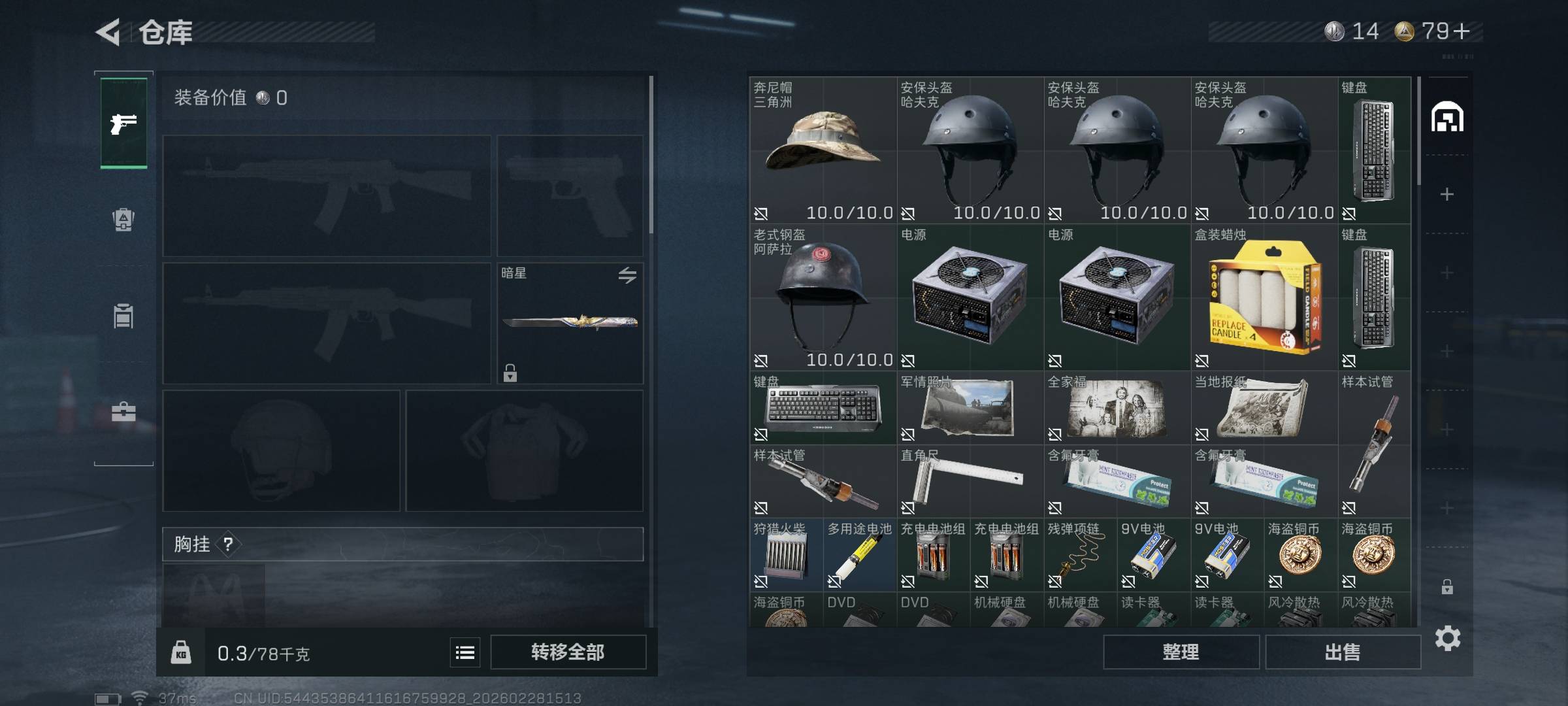Open the briefcase tab
Image resolution: width=1568 pixels, height=706 pixels.
coord(123,412)
